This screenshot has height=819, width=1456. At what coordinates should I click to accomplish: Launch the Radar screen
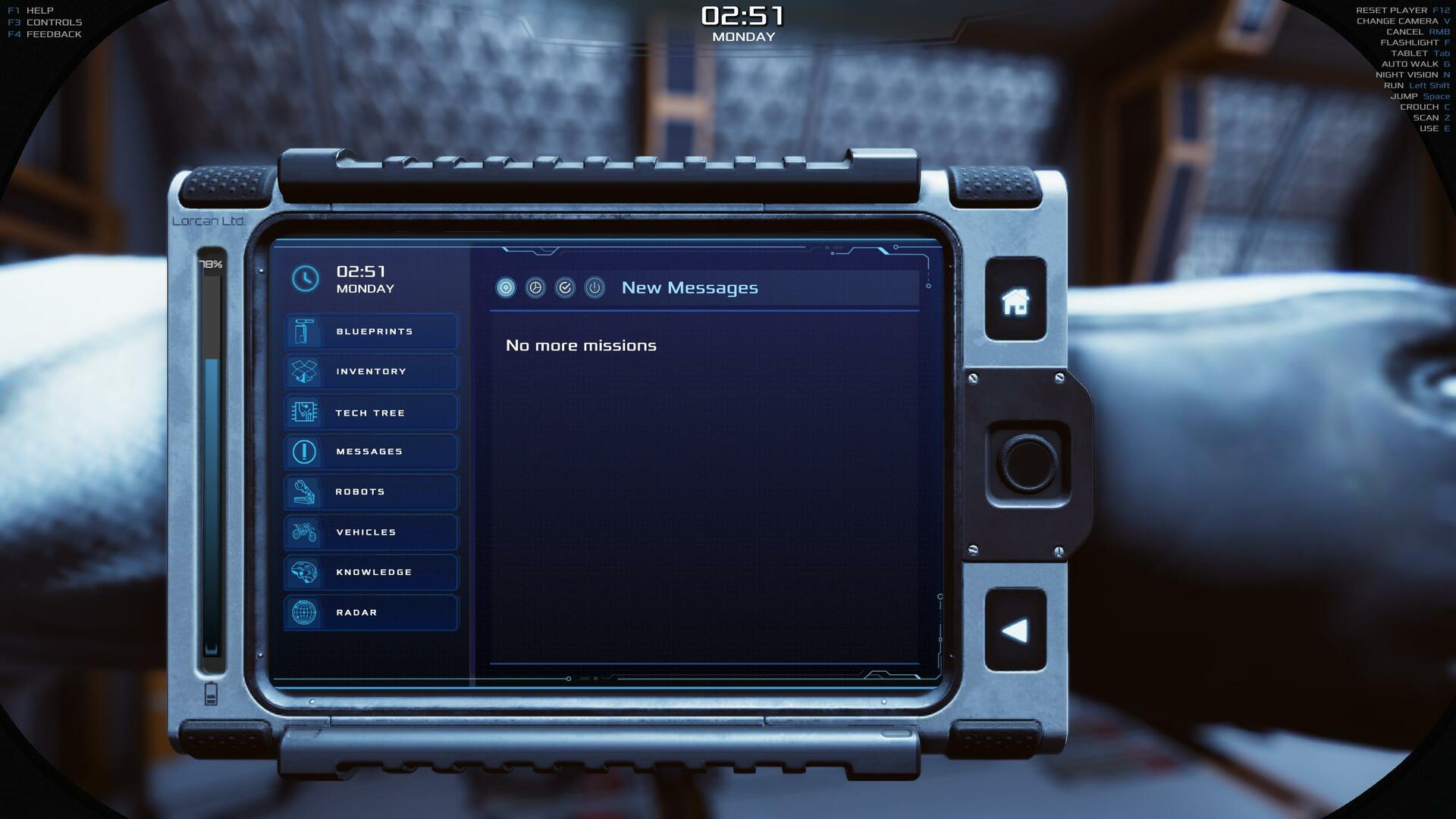tap(371, 613)
